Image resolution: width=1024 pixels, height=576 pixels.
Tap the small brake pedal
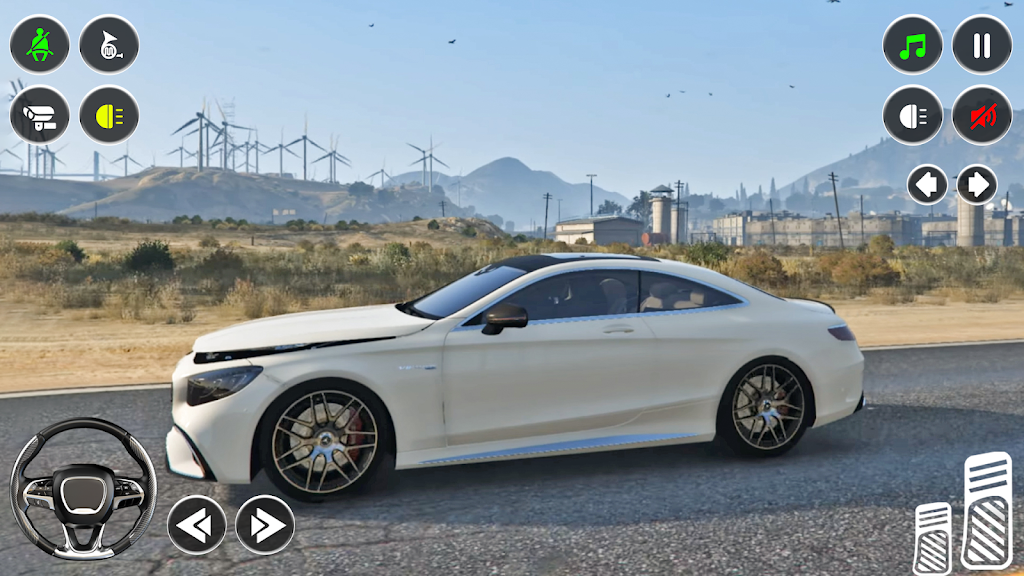933,538
